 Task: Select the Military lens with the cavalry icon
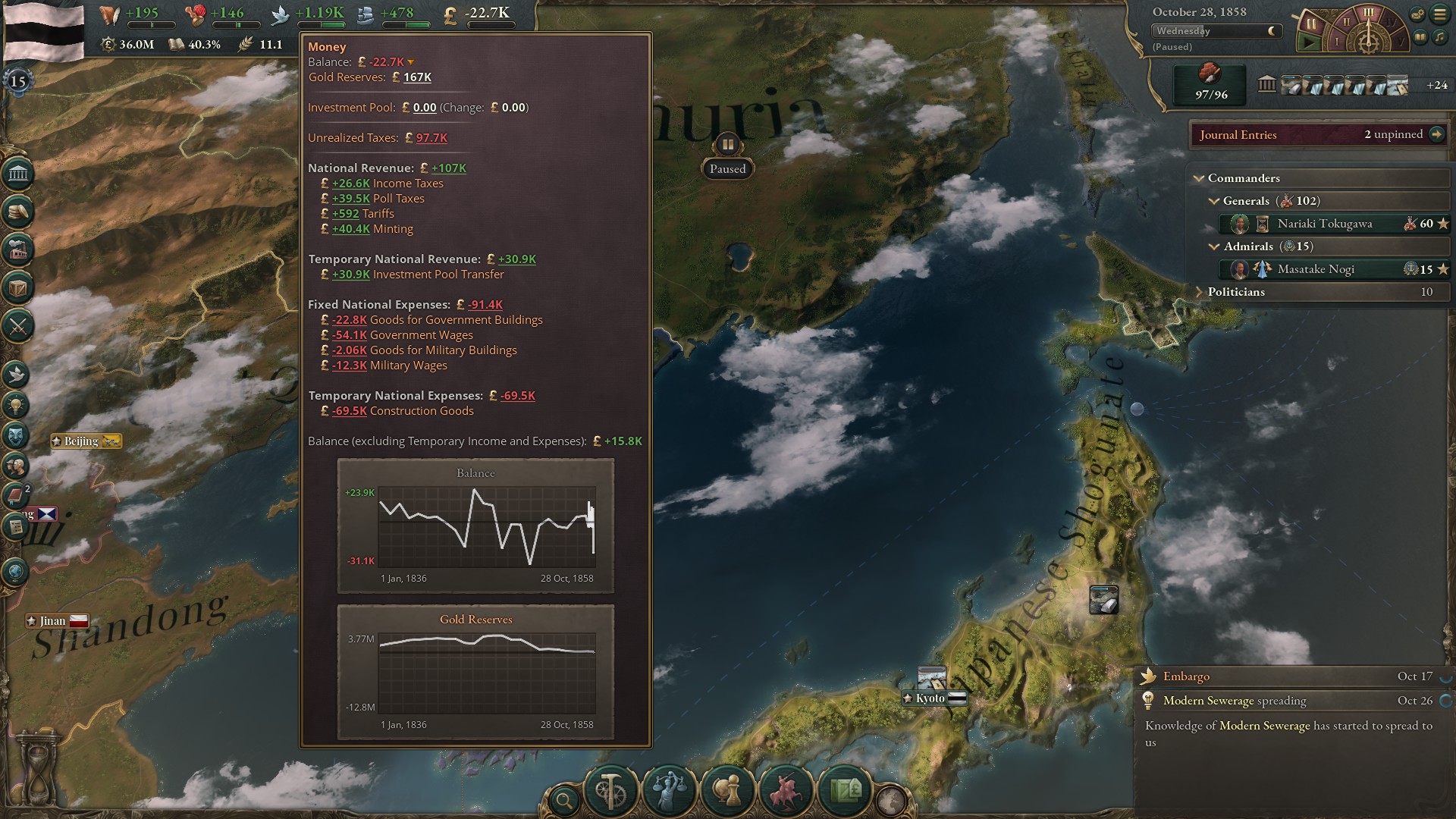(786, 790)
